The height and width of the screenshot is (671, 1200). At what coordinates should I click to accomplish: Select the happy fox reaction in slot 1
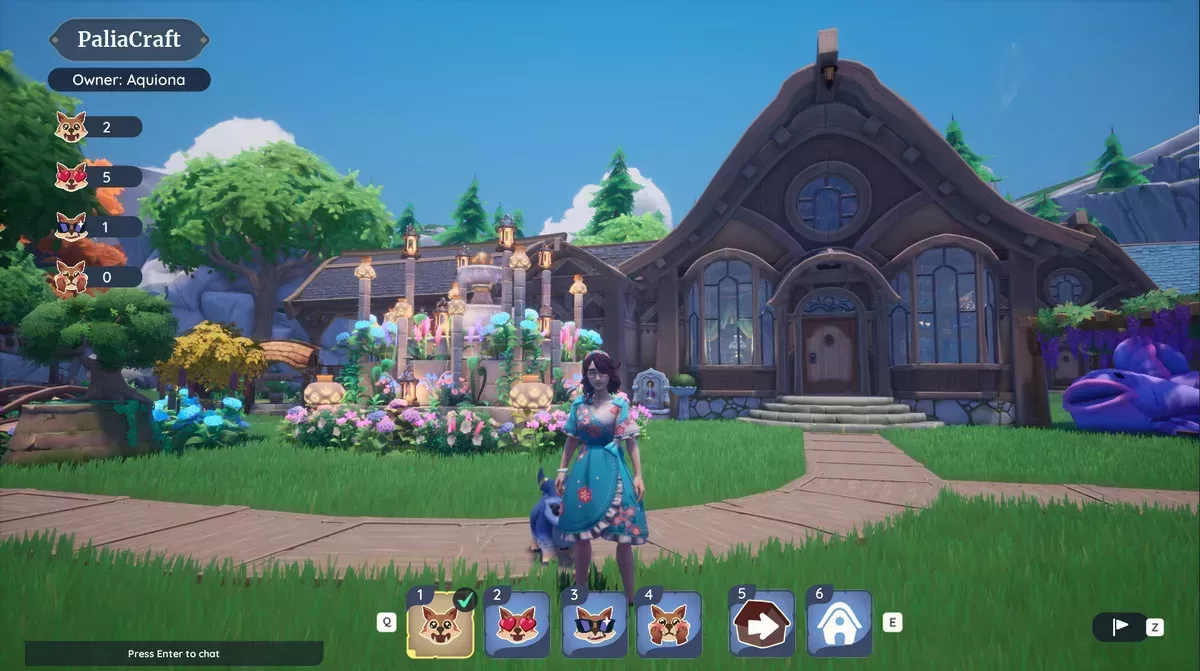click(x=440, y=625)
